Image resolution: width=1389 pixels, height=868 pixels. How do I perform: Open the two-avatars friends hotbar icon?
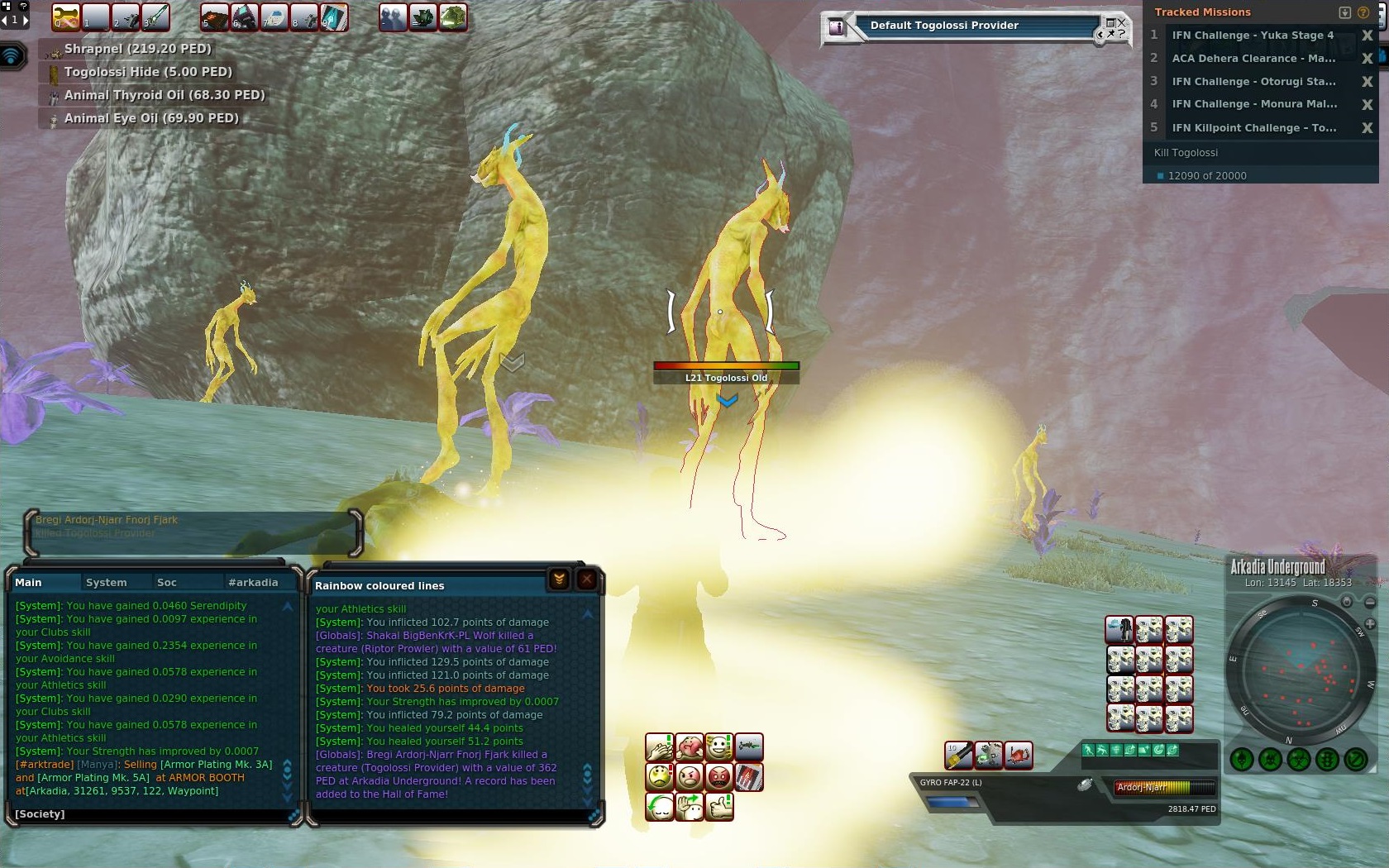point(393,17)
